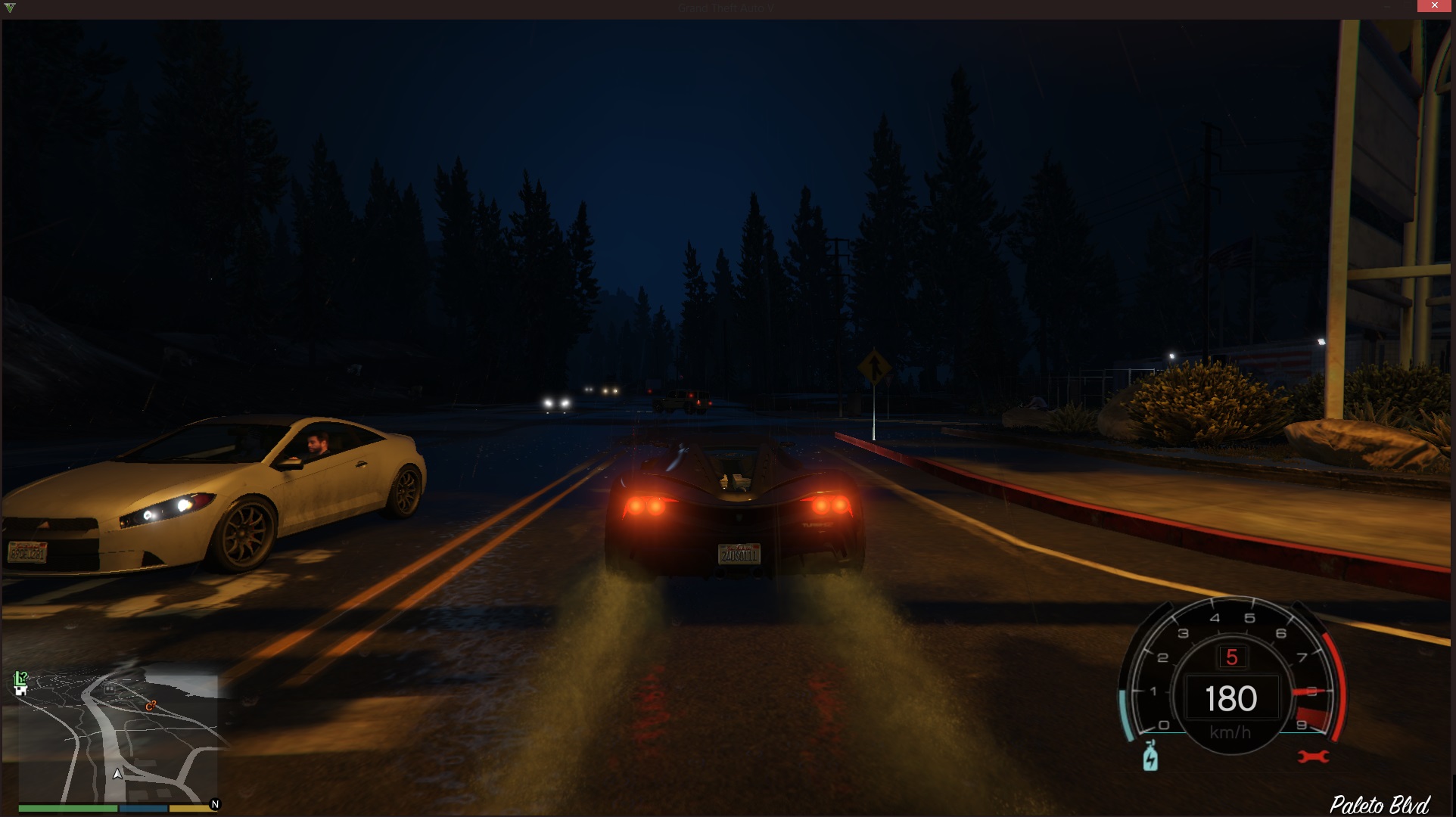
Task: Close the Grand Theft Auto V window
Action: point(1434,6)
